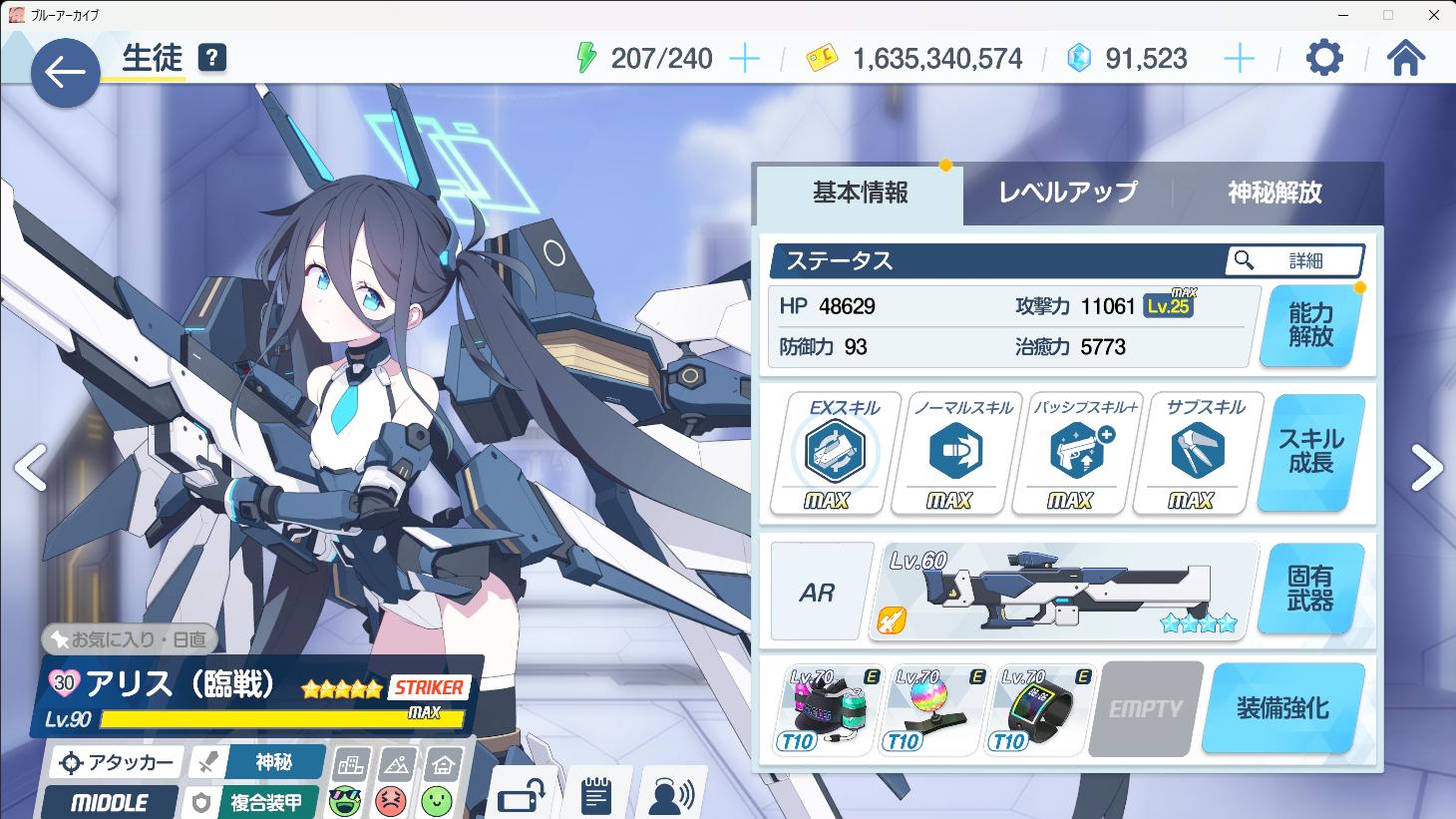Switch to the レベルアップ tab
The width and height of the screenshot is (1456, 819).
click(x=1068, y=193)
